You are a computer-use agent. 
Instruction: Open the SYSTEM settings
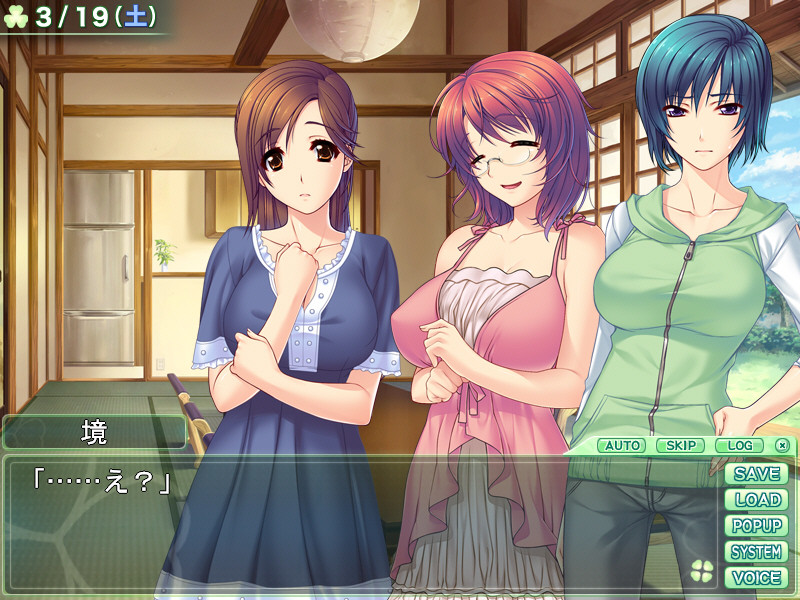click(x=756, y=552)
